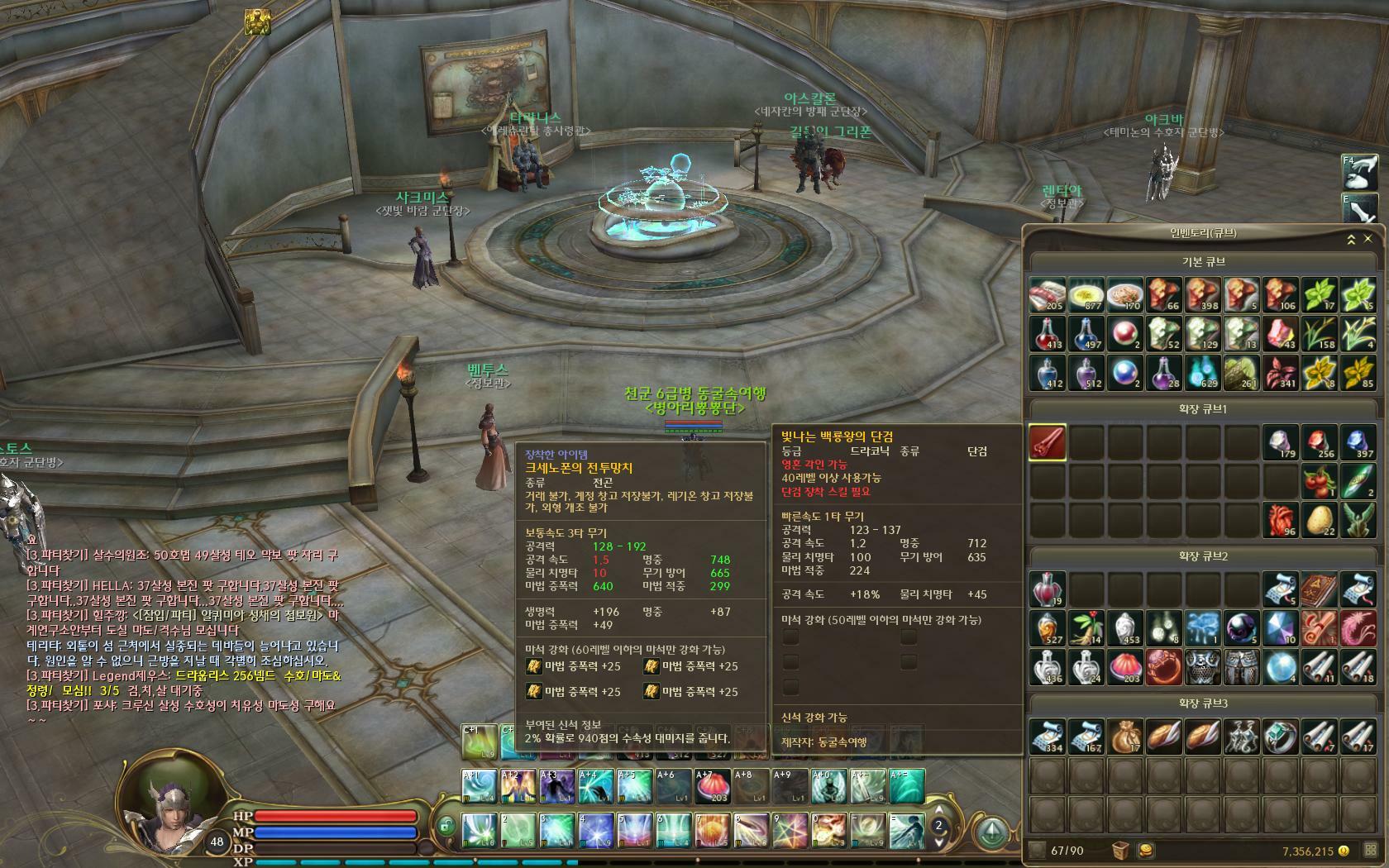Click the trash bin button in inventory footer
1389x868 pixels.
(1120, 851)
